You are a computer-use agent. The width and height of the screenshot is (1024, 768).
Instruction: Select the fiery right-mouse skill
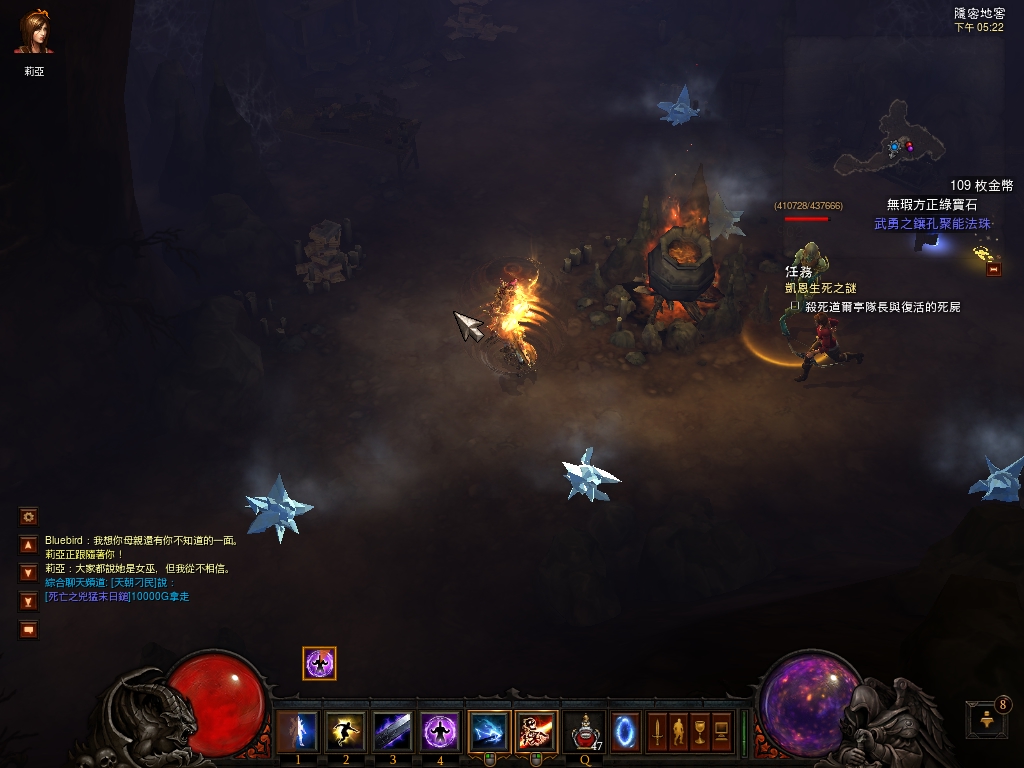pos(536,732)
